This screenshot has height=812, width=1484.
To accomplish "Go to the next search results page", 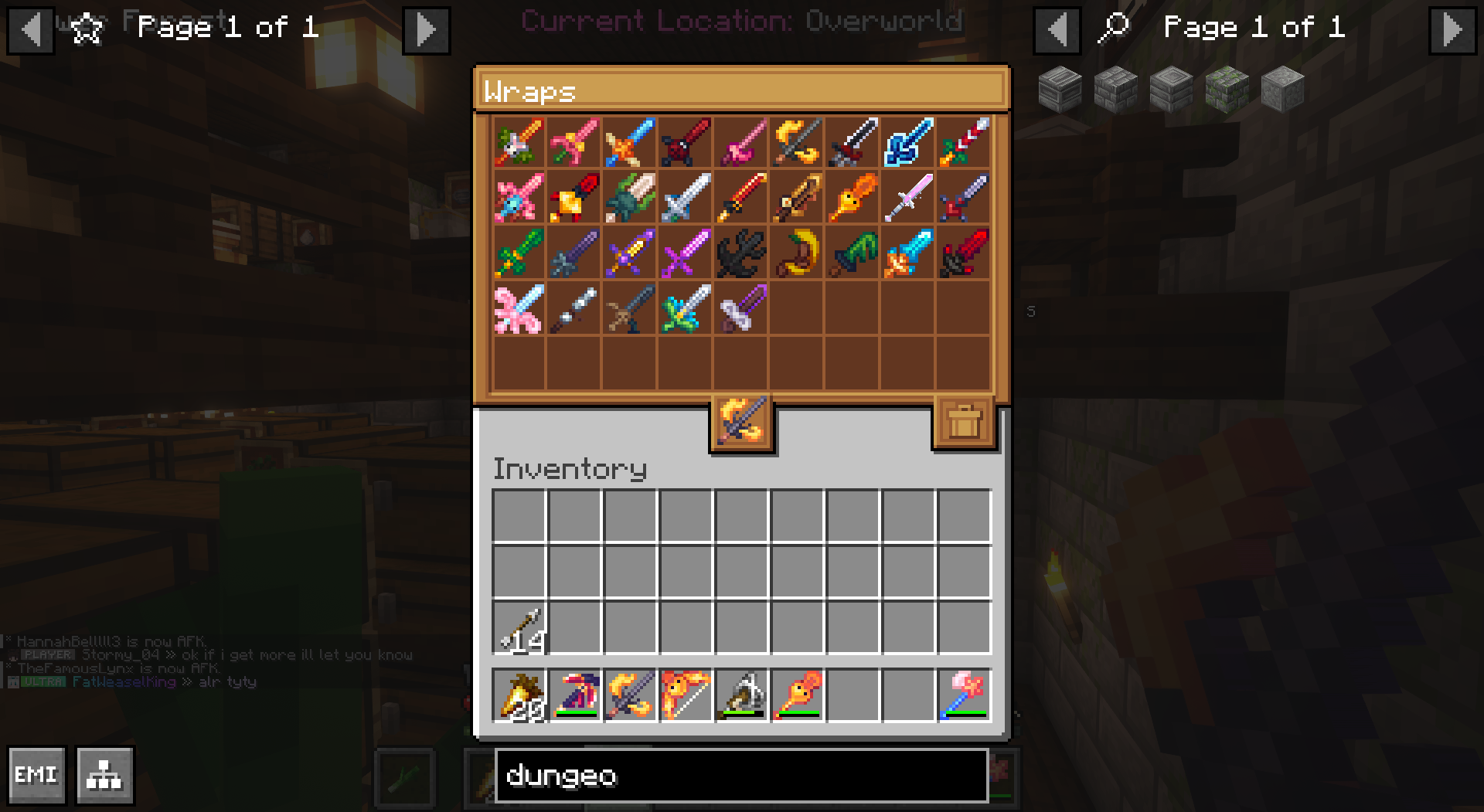I will [x=1452, y=30].
